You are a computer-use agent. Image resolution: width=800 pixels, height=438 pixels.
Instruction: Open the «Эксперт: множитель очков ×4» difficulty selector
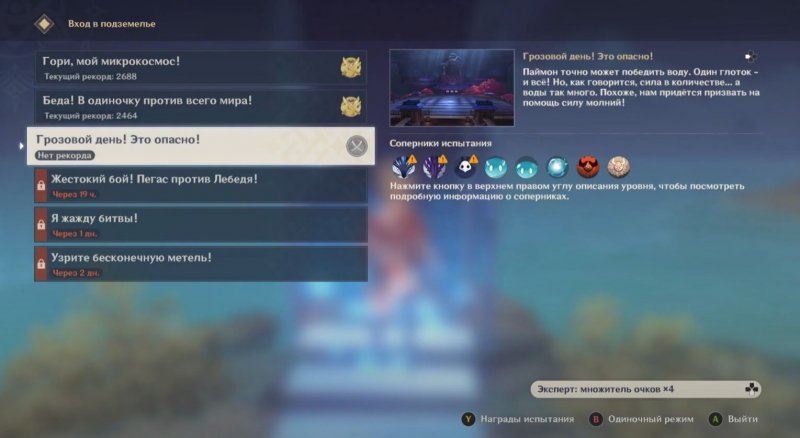click(646, 388)
